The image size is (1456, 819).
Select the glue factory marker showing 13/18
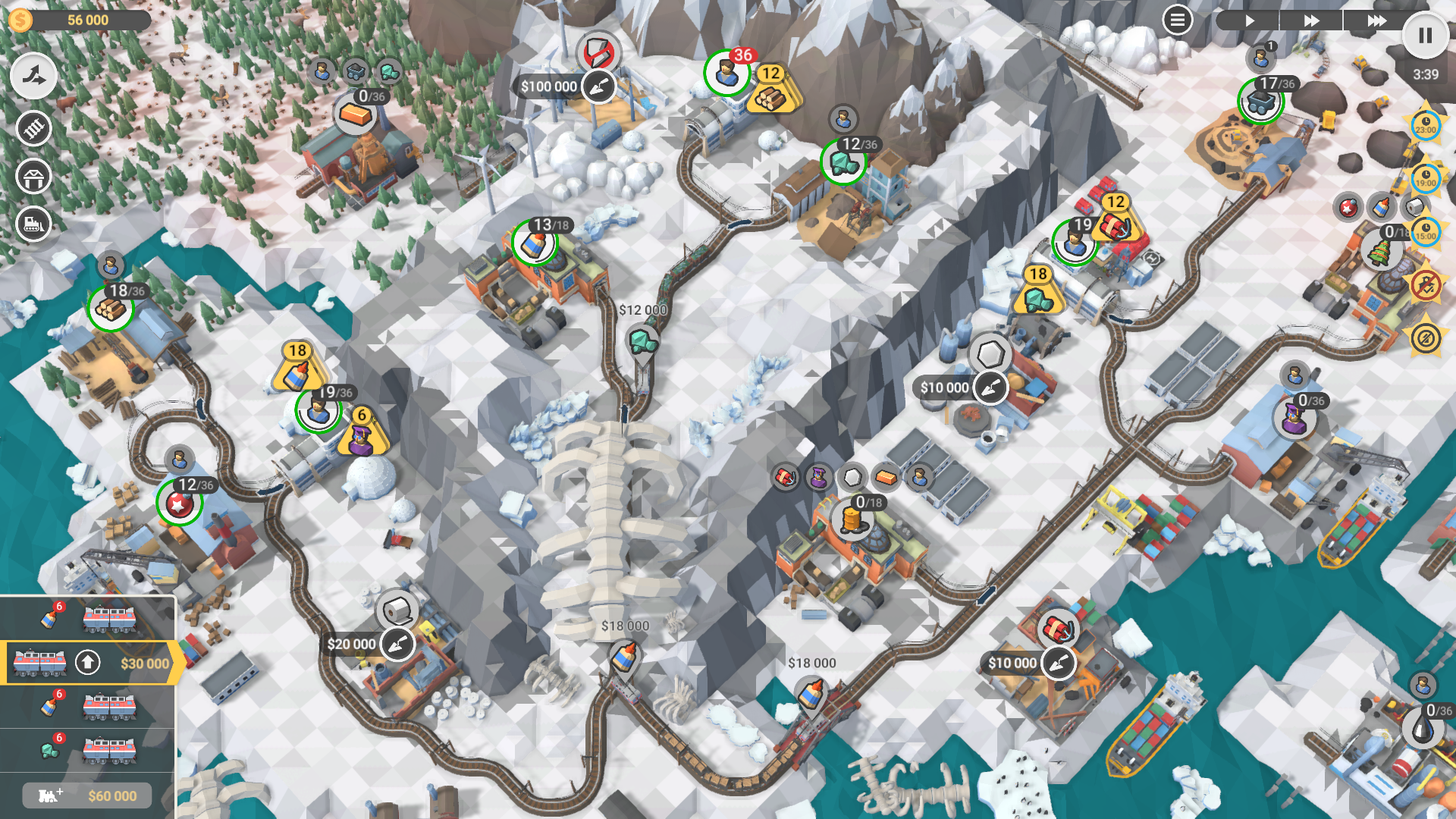(x=535, y=243)
